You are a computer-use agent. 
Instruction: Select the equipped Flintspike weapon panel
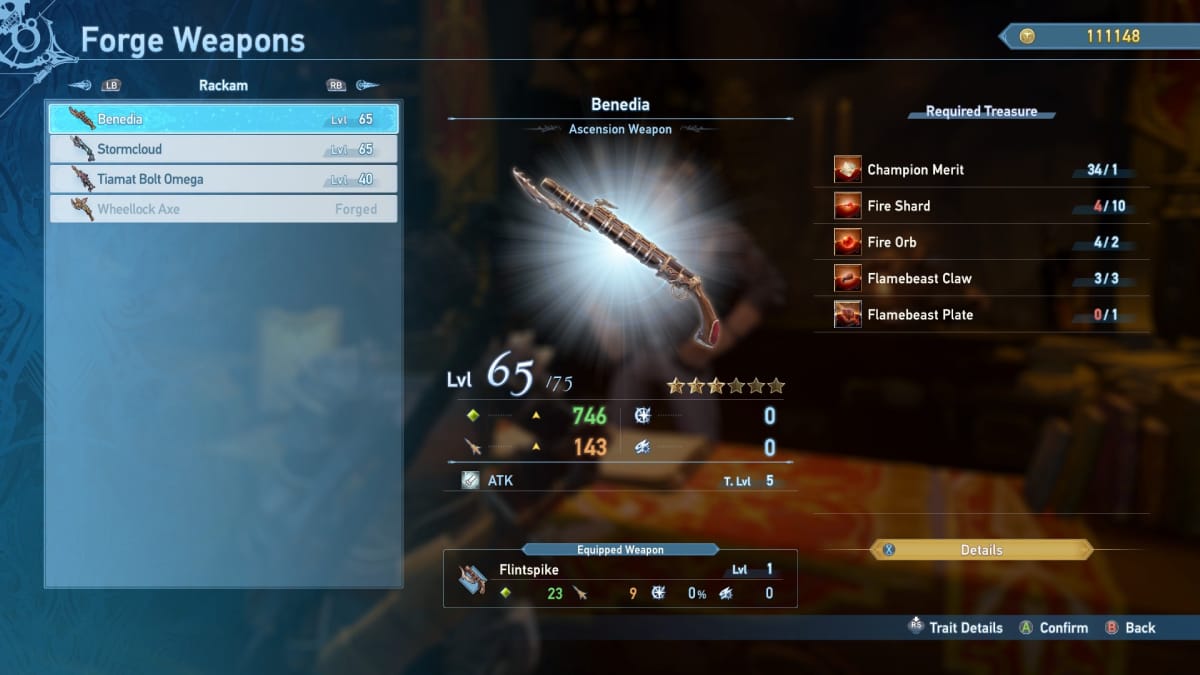click(620, 581)
